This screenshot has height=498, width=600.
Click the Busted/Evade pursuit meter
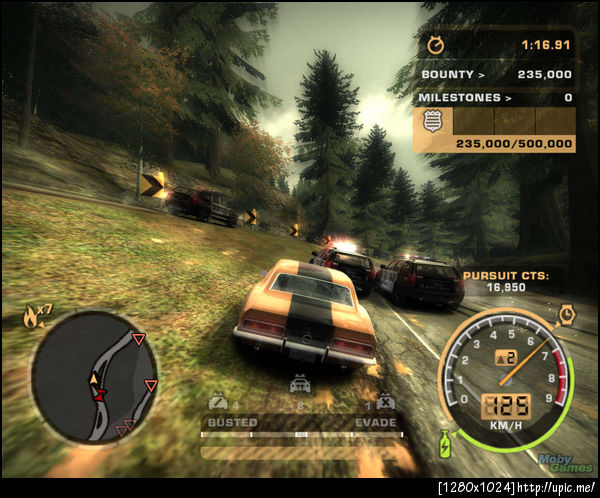(x=300, y=434)
